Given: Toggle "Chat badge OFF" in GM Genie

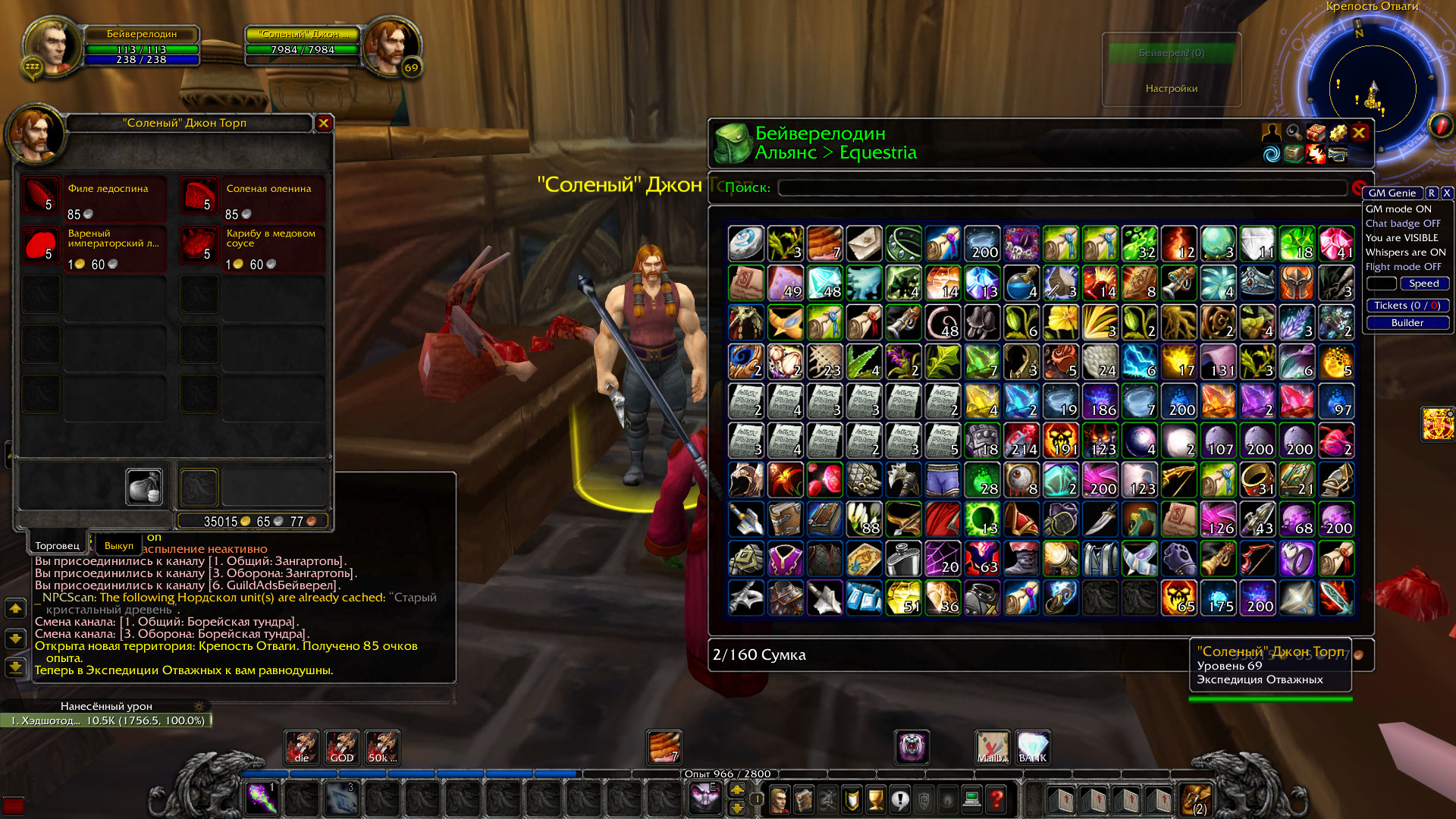Looking at the screenshot, I should [1404, 223].
